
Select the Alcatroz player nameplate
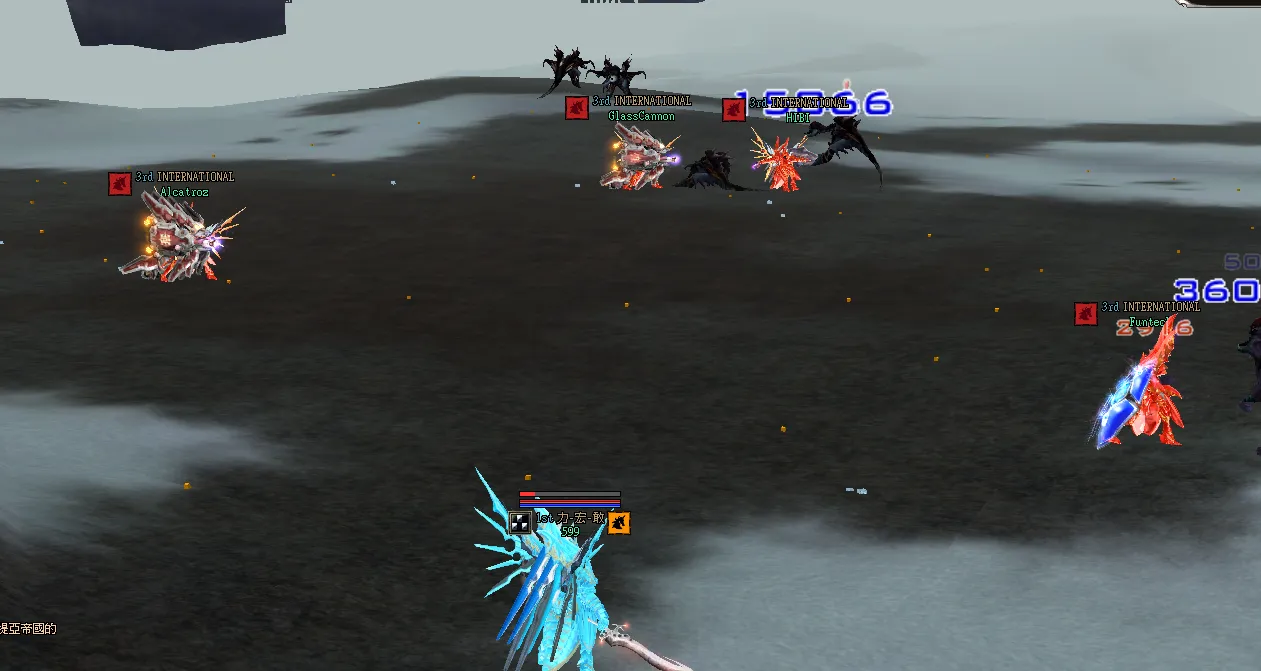185,192
